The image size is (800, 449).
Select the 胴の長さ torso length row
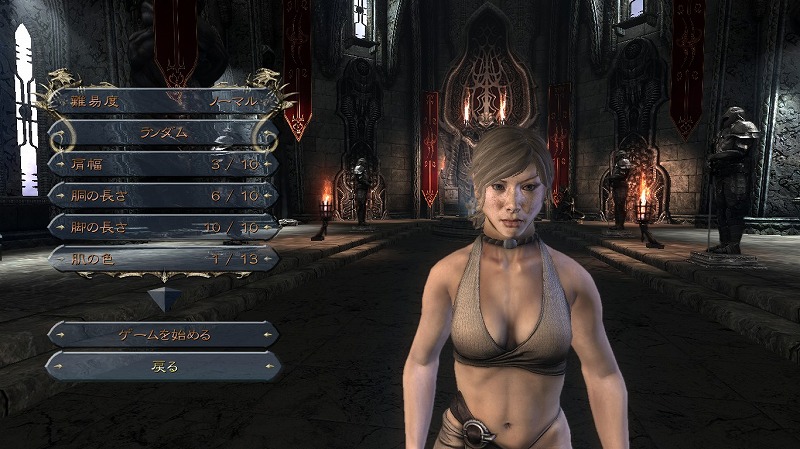(x=163, y=195)
